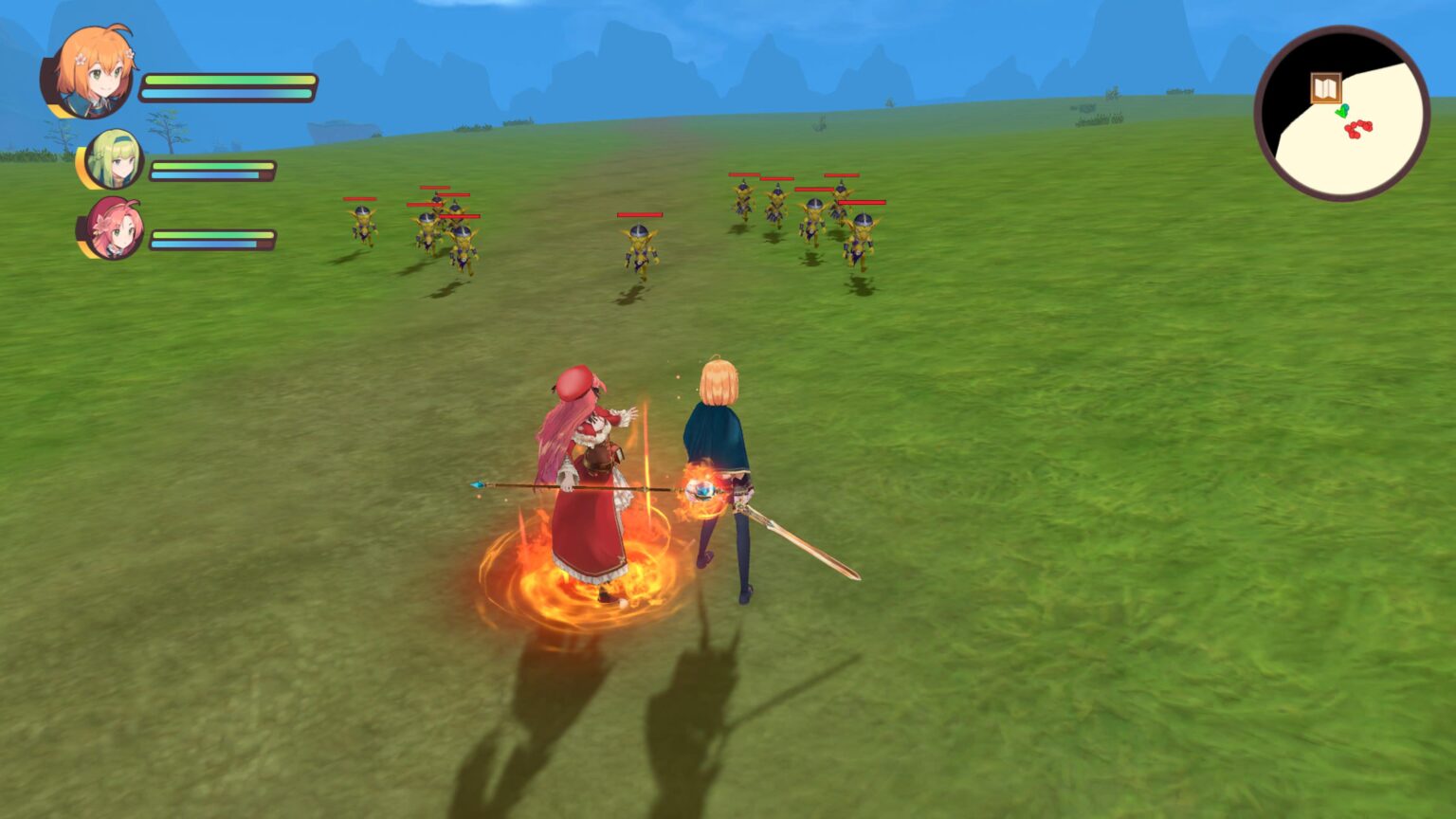
Task: Click the book marker on the minimap
Action: coord(1325,88)
